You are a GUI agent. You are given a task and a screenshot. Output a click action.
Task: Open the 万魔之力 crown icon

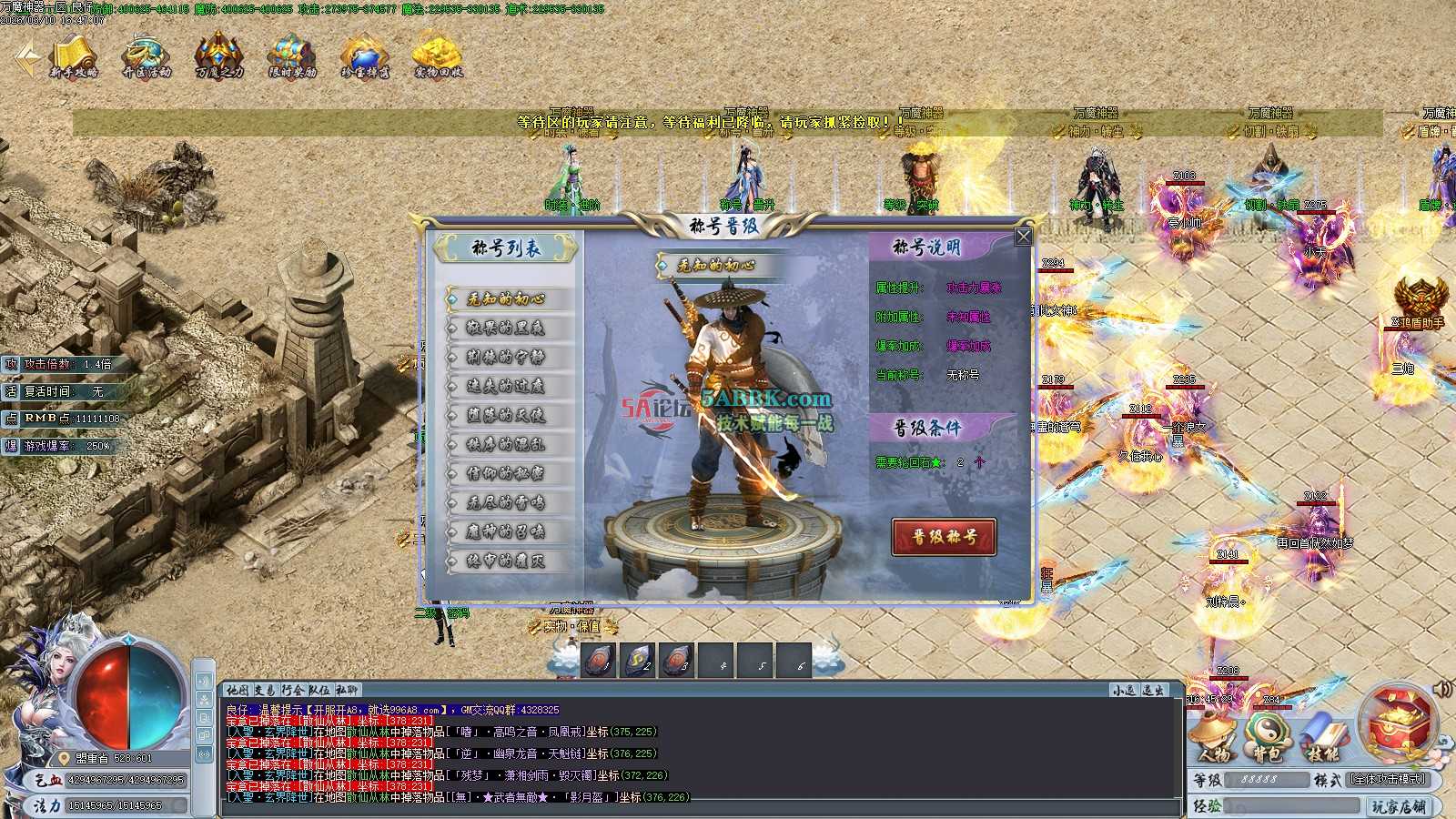[219, 56]
